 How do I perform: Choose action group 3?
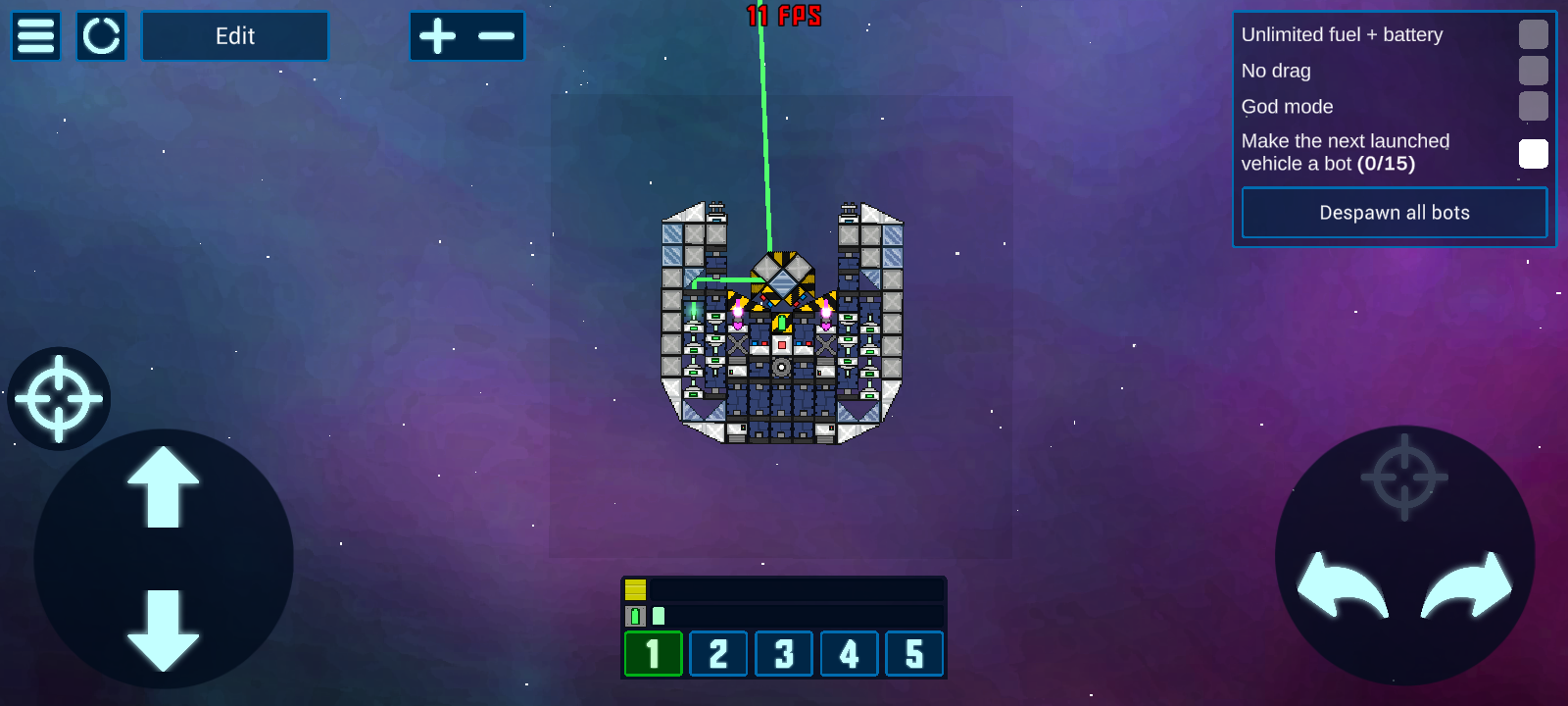click(784, 654)
